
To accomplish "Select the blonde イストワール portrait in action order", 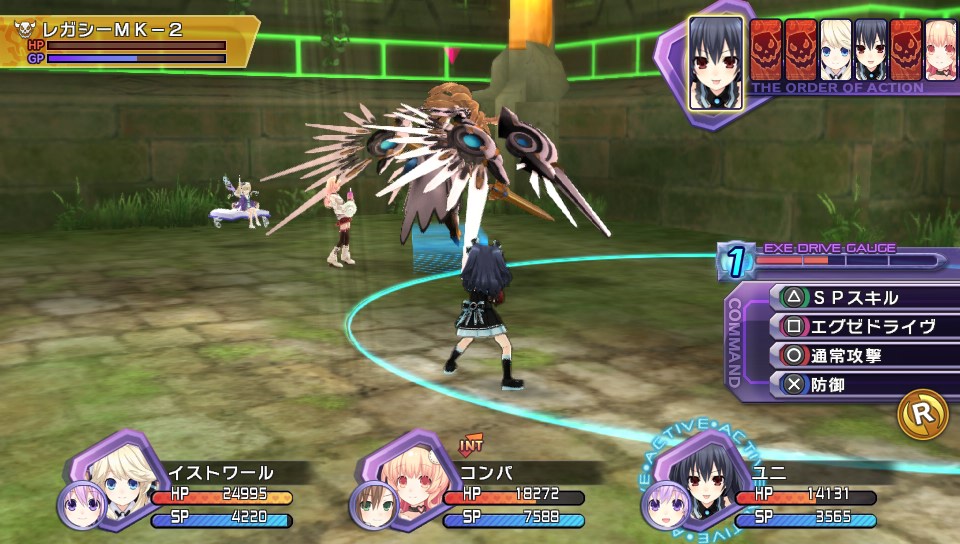I will [x=835, y=50].
